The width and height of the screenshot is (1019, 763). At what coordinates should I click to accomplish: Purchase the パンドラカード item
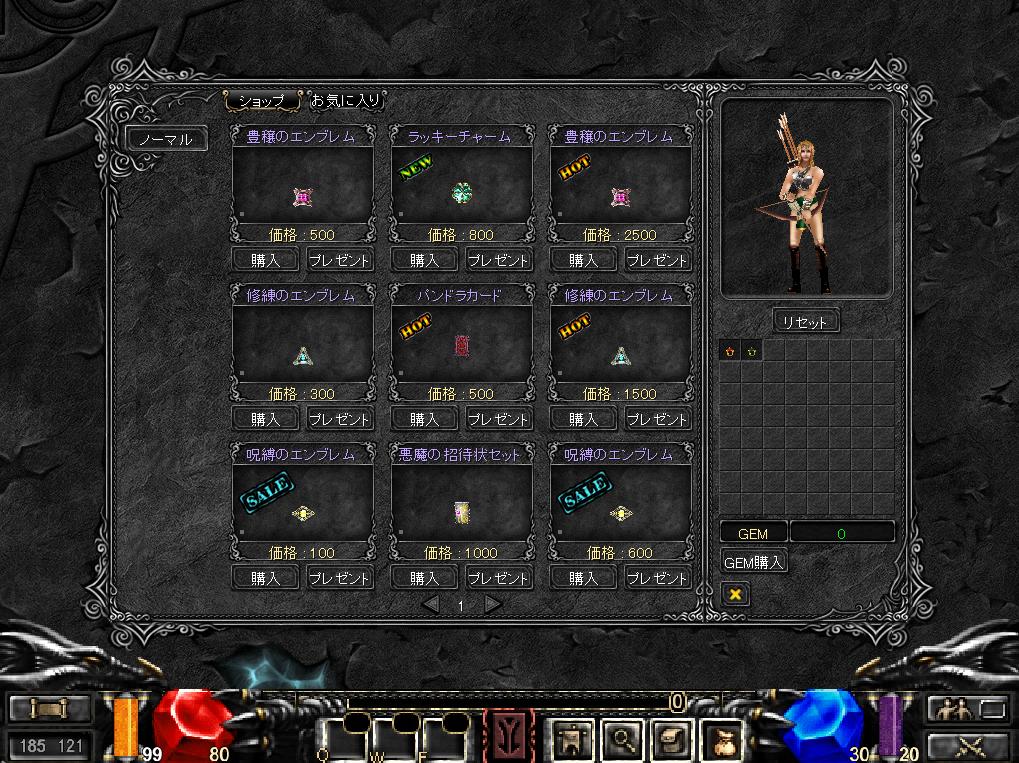[424, 419]
